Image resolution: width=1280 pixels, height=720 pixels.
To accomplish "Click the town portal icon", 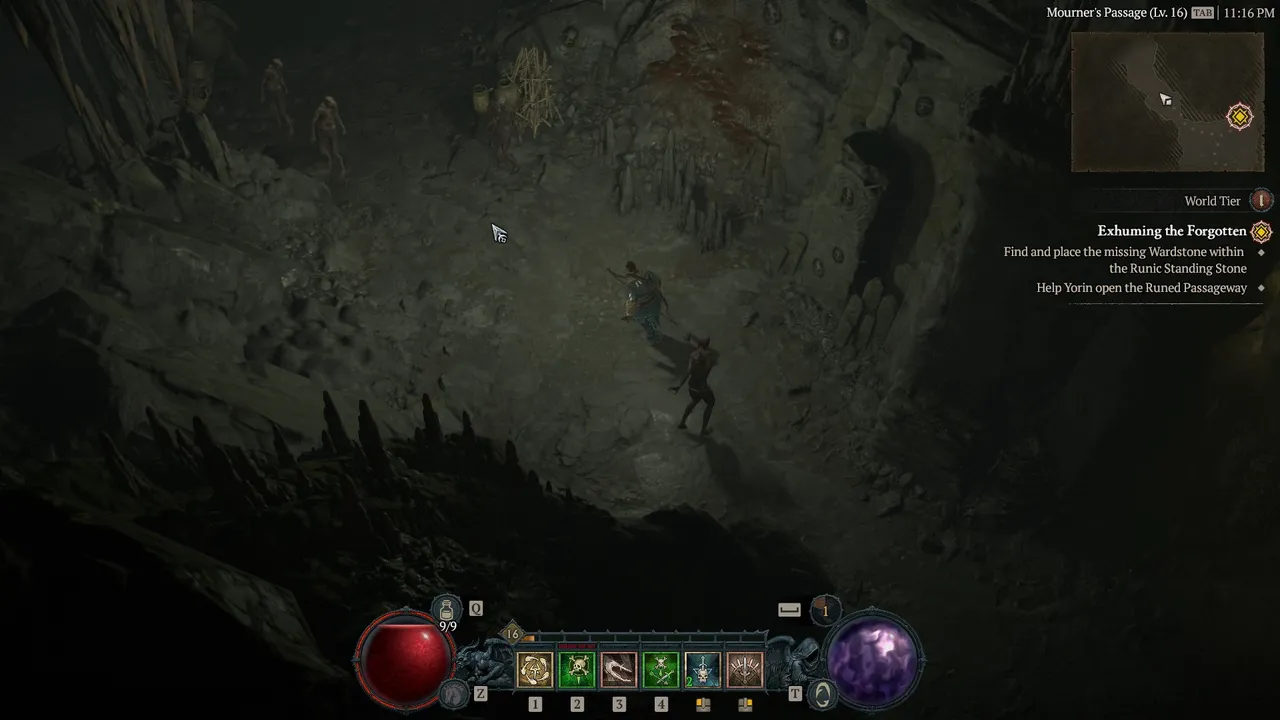I will click(821, 693).
